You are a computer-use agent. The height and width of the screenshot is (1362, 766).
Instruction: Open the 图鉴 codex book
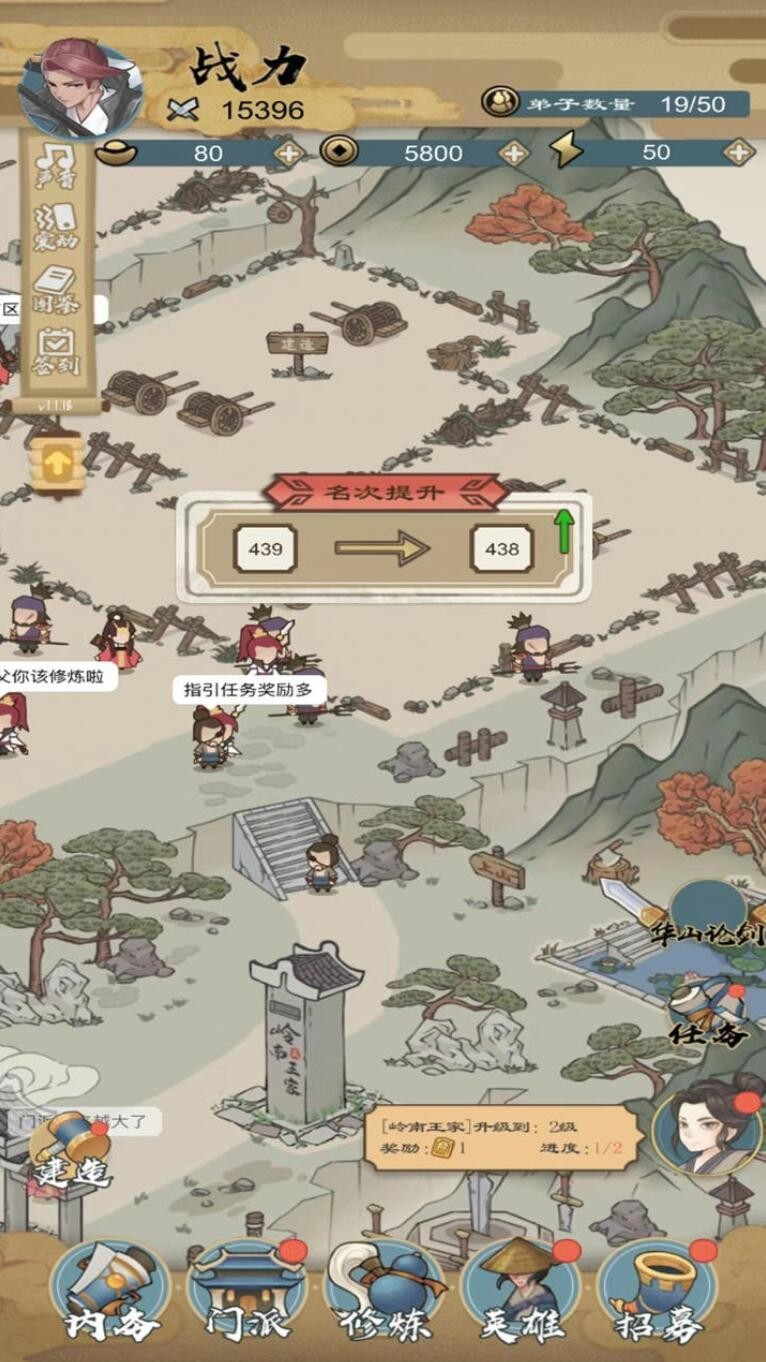tap(57, 288)
